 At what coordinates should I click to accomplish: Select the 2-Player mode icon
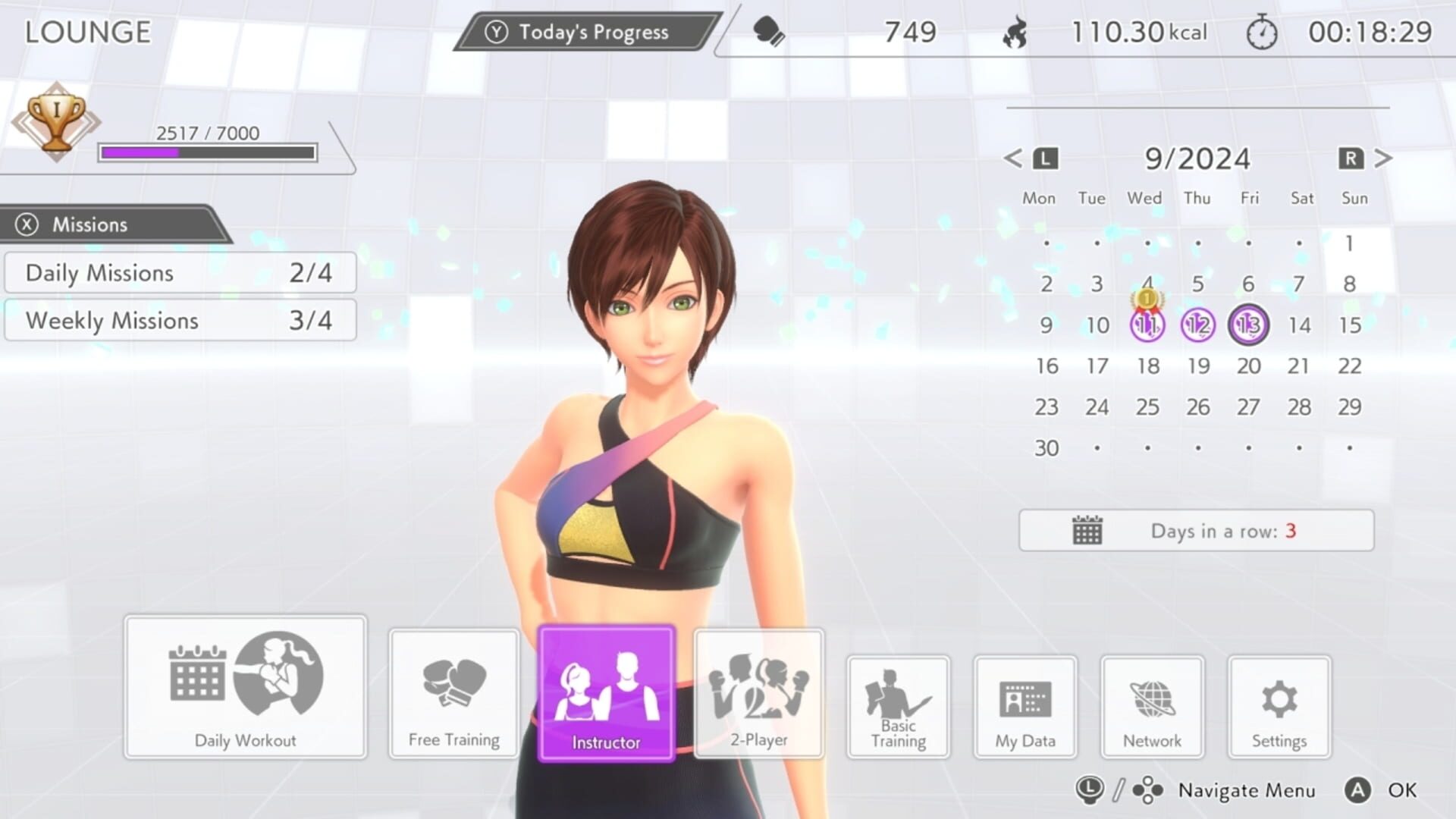click(758, 690)
